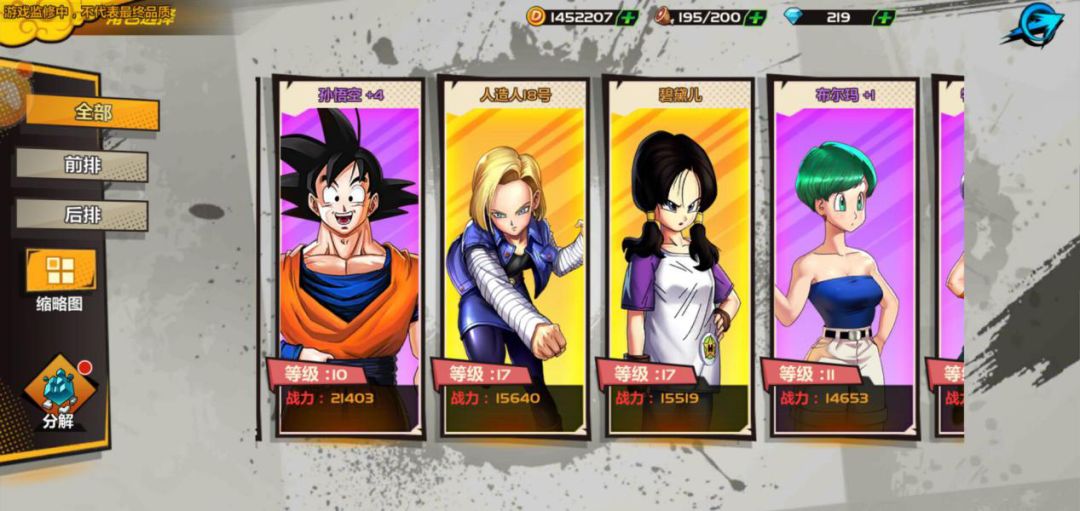The width and height of the screenshot is (1080, 511).
Task: Open the 分解 decompose function
Action: (x=59, y=393)
